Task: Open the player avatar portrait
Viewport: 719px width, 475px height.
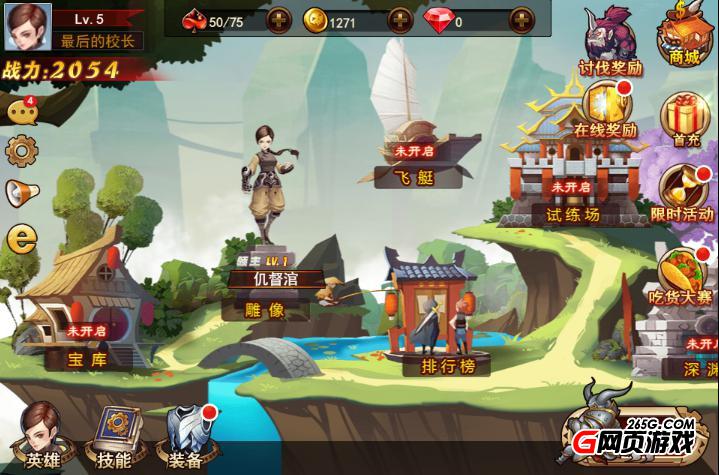Action: pos(27,26)
